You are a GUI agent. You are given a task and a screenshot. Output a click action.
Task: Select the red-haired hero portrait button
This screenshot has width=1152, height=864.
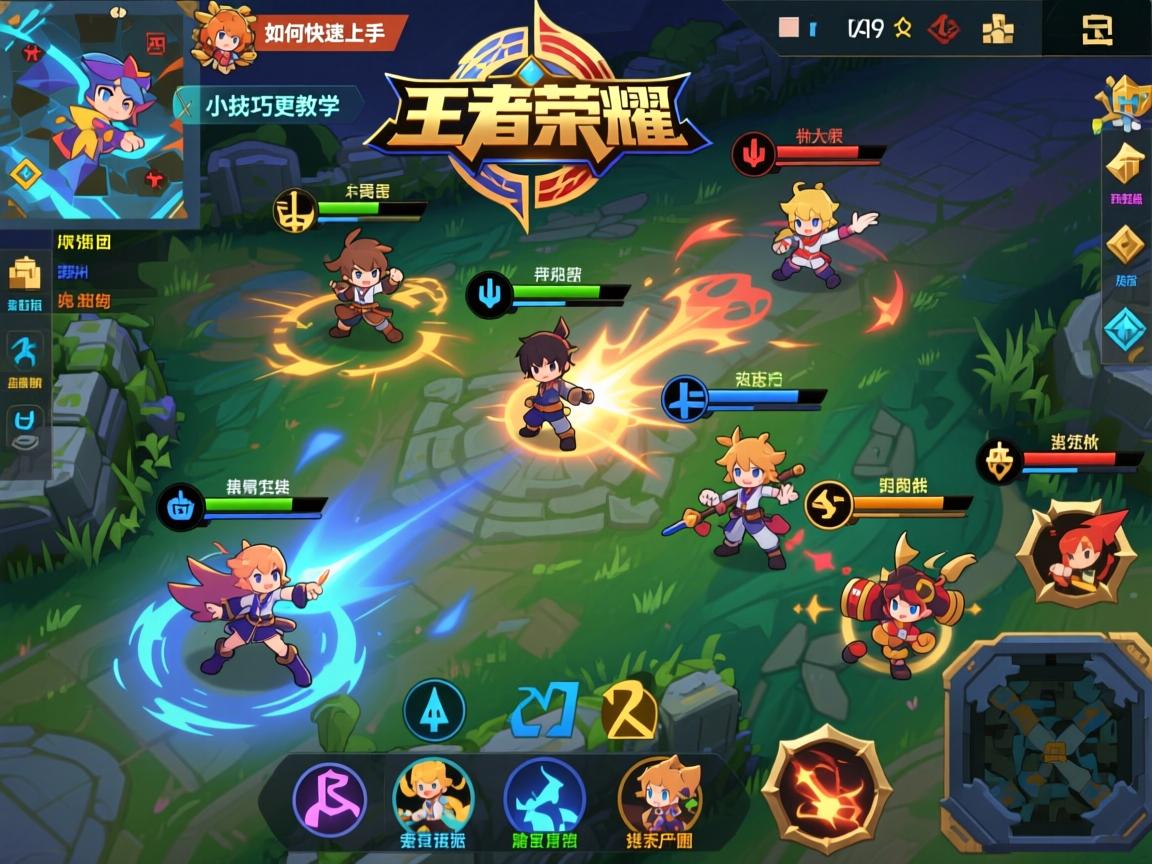point(1075,553)
